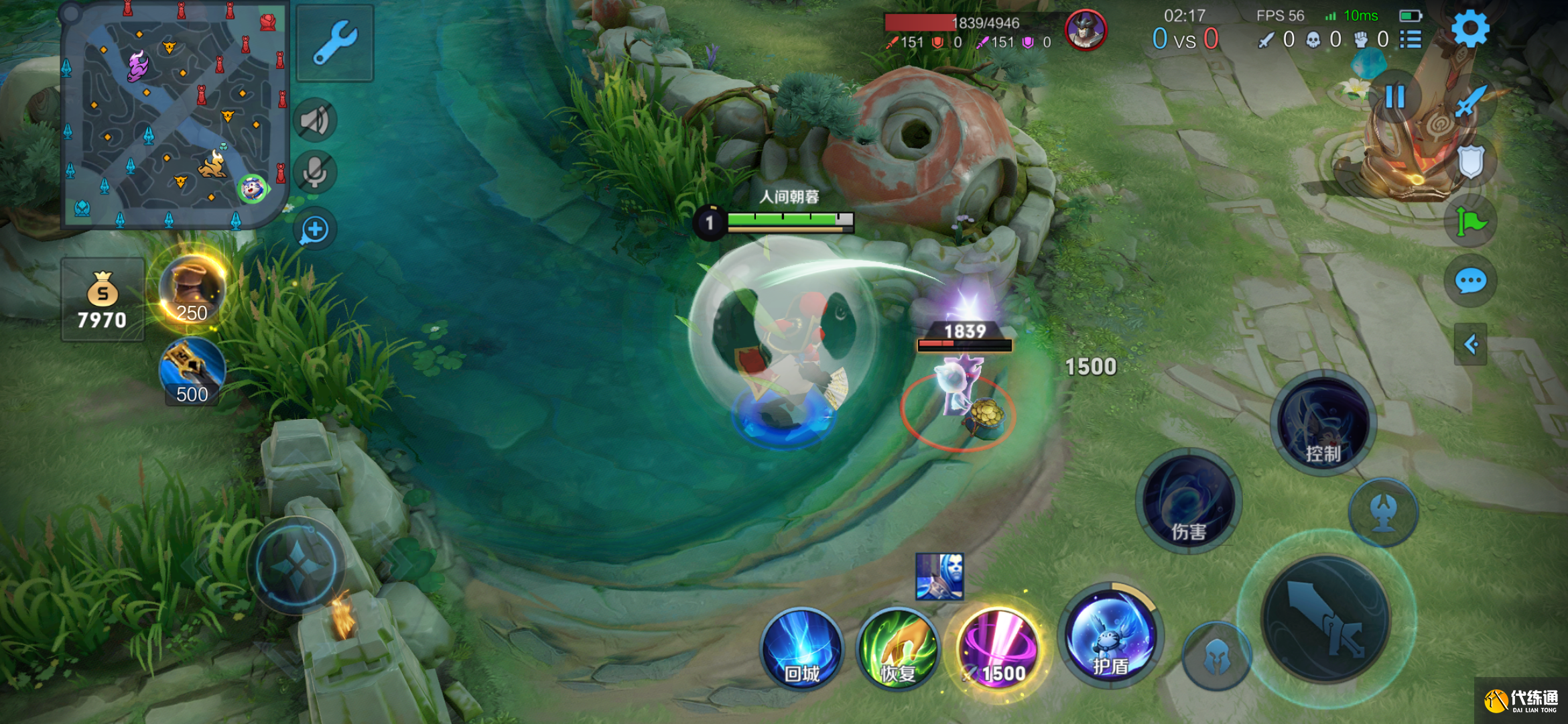Toggle the speaker sound button
Image resolution: width=1568 pixels, height=724 pixels.
click(315, 121)
